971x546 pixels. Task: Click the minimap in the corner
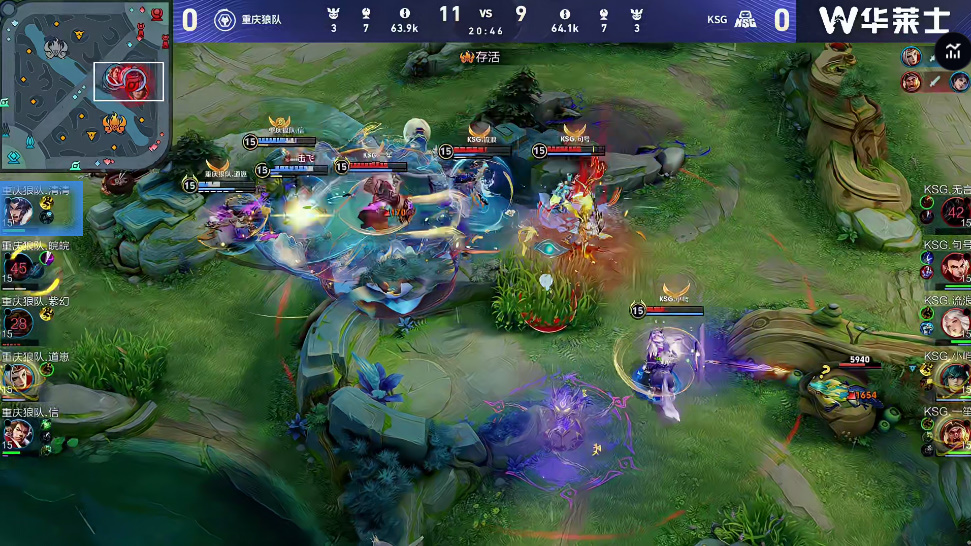point(85,85)
